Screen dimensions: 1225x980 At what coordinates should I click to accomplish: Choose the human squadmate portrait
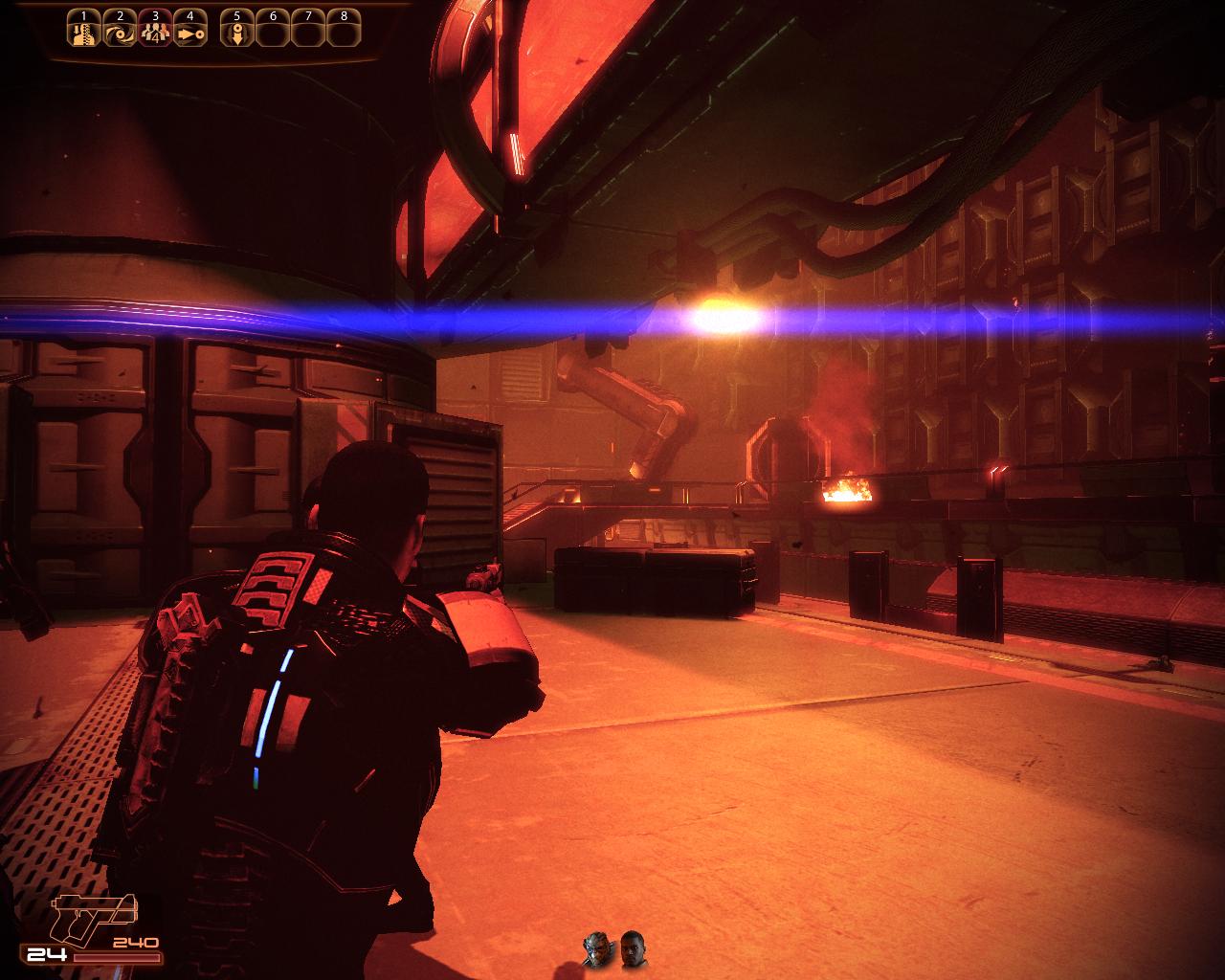[x=633, y=948]
